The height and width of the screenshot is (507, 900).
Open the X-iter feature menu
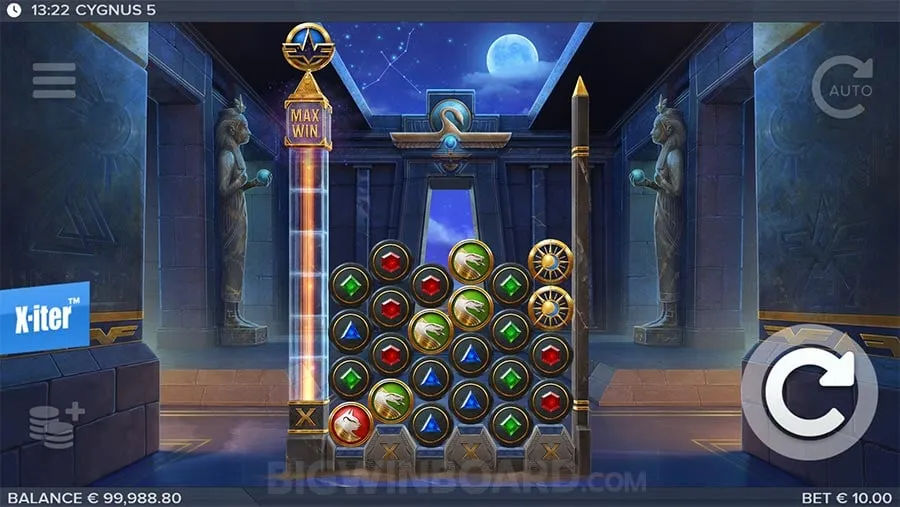coord(44,317)
